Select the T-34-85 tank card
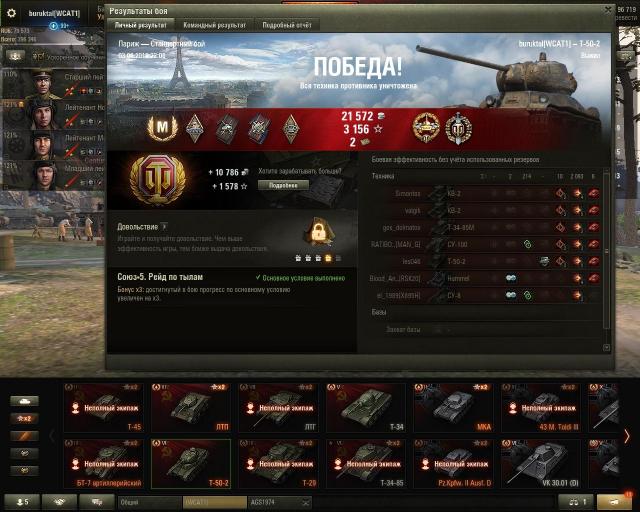This screenshot has width=640, height=512. pyautogui.click(x=366, y=461)
